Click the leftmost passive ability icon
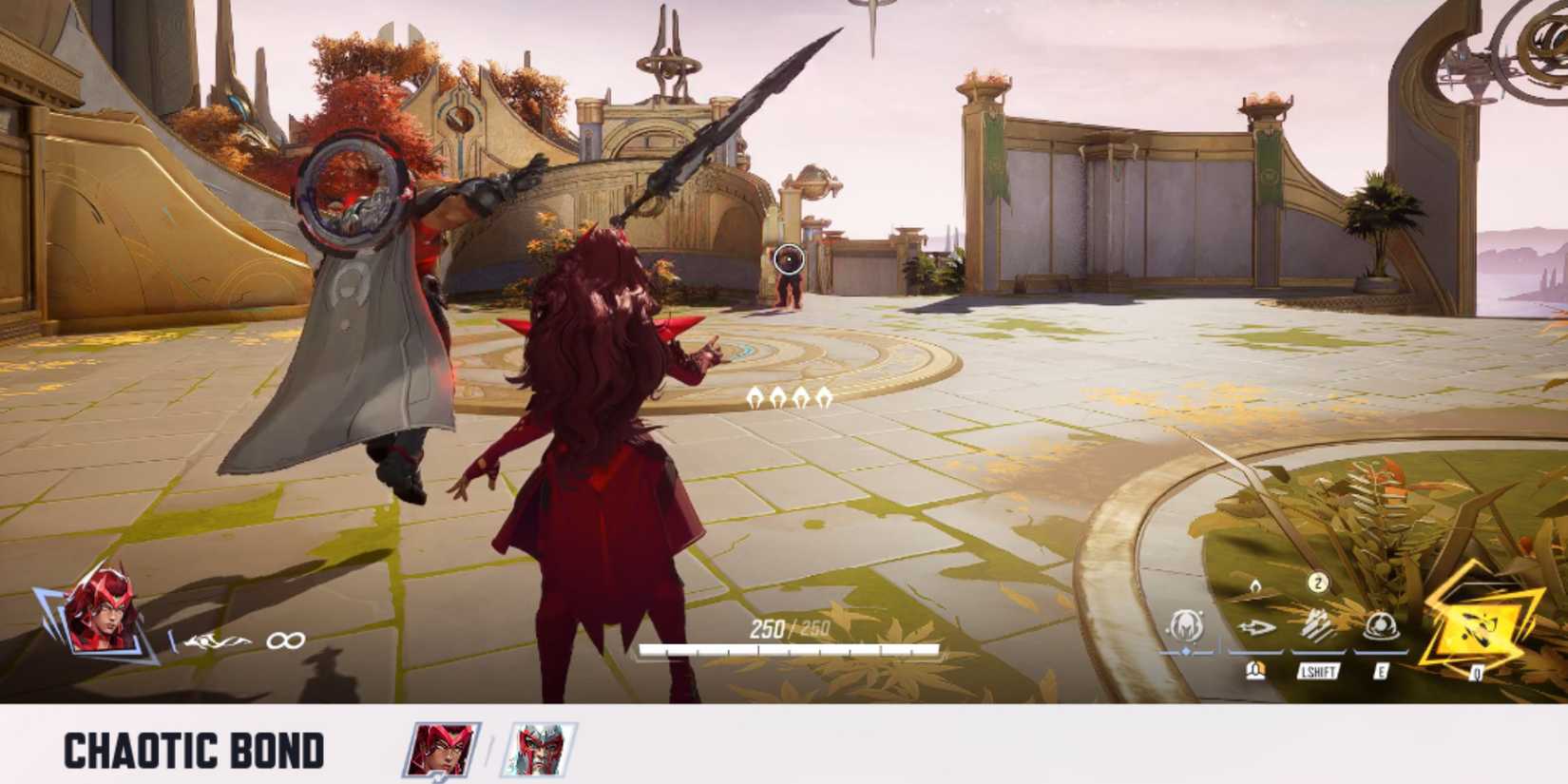Screen dimensions: 1568x784 pyautogui.click(x=1188, y=625)
